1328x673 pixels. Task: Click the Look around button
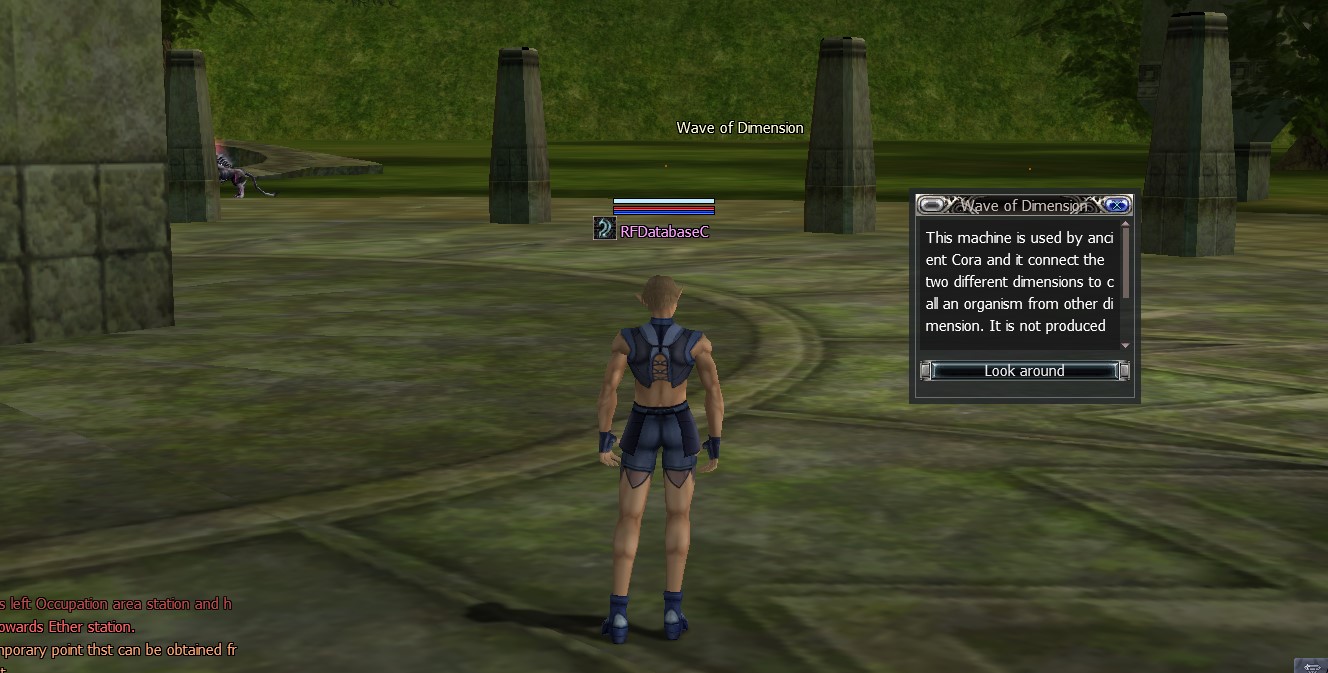[x=1024, y=371]
